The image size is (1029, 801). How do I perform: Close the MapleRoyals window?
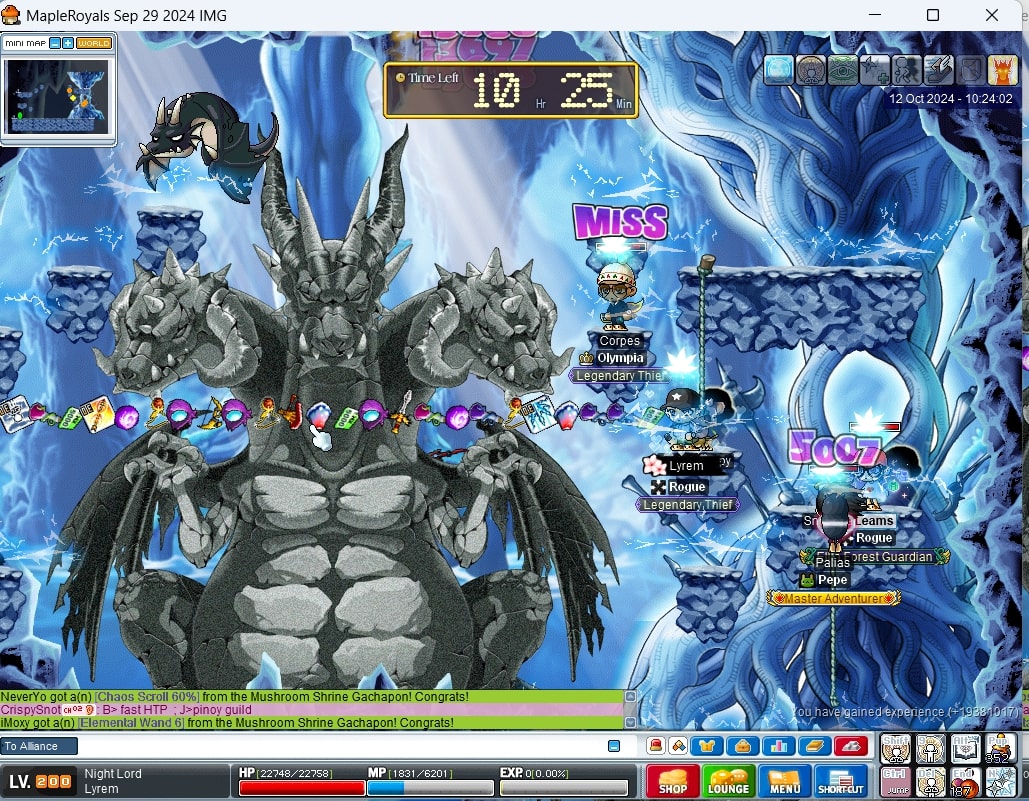tap(992, 15)
